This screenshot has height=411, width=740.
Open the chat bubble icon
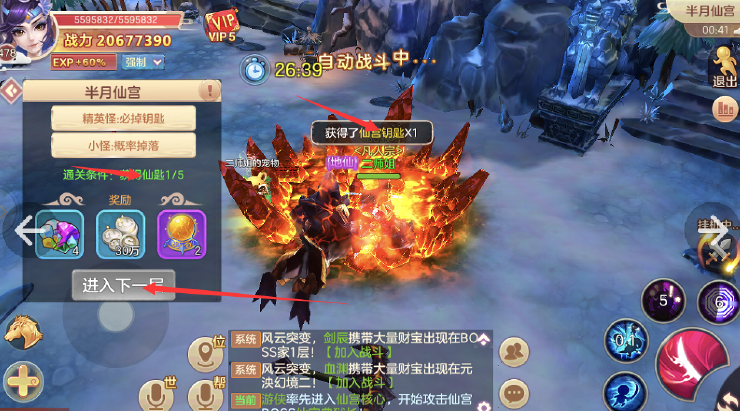(x=513, y=392)
